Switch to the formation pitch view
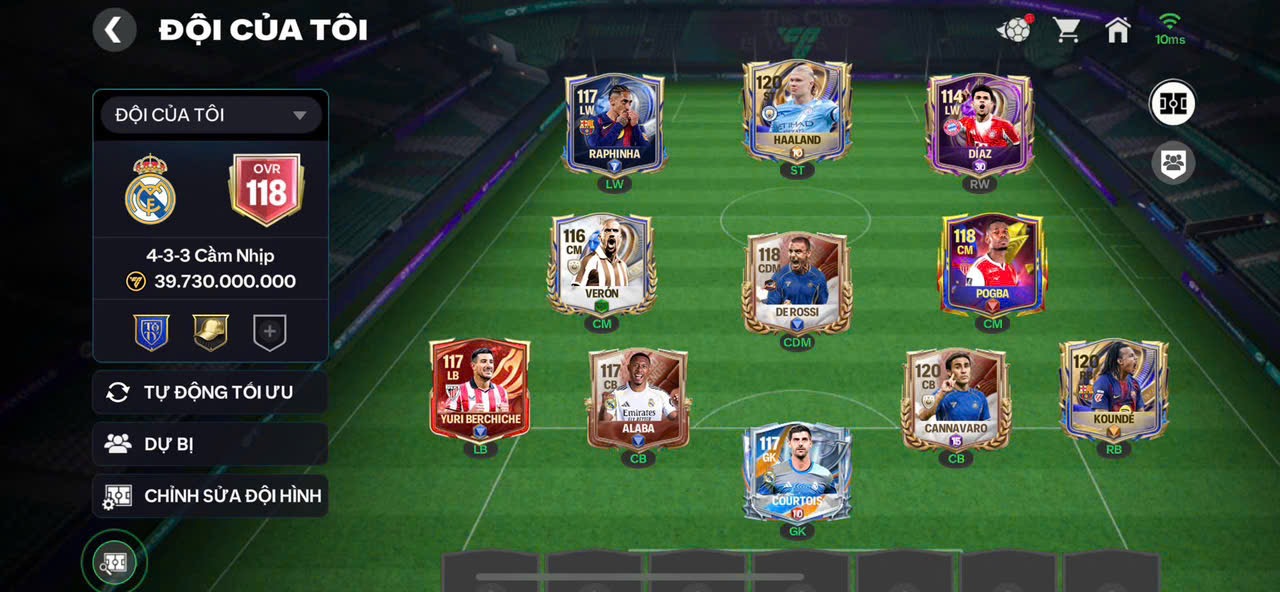 point(1173,103)
